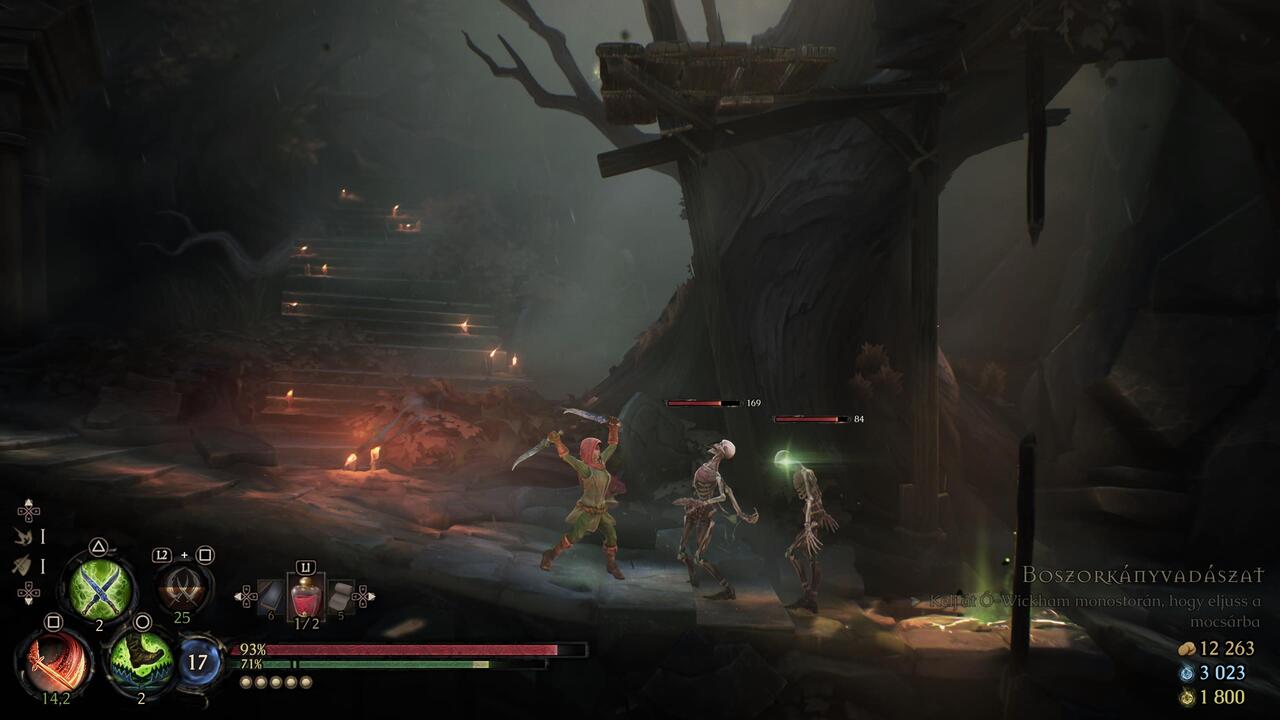Screen dimensions: 1280x720
Task: Choose the dark whetstone item with count 6
Action: click(x=270, y=597)
